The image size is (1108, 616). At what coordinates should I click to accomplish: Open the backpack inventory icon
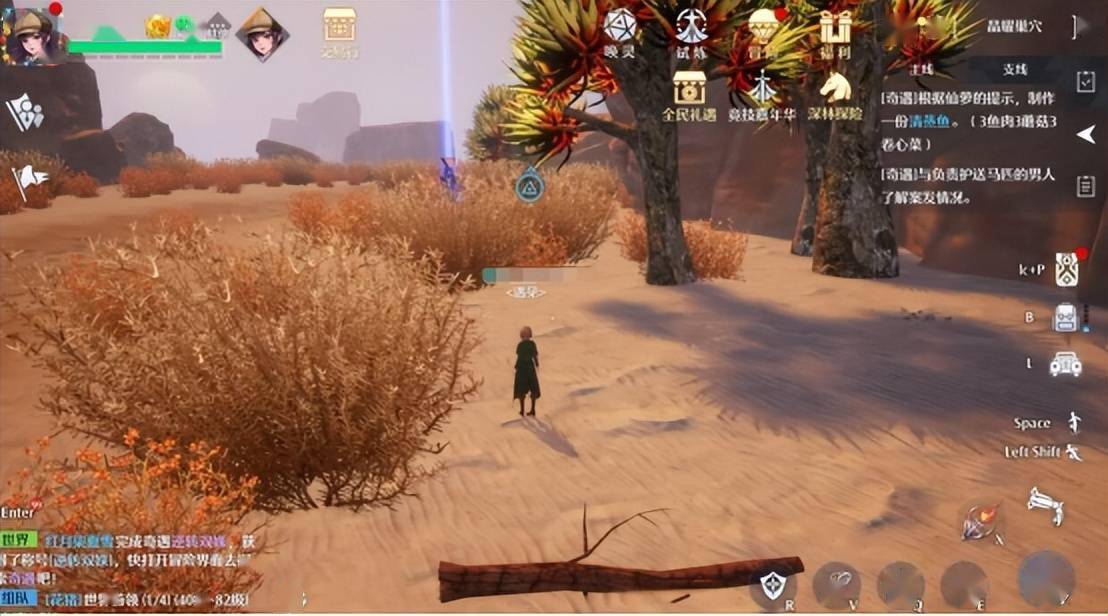coord(1065,317)
